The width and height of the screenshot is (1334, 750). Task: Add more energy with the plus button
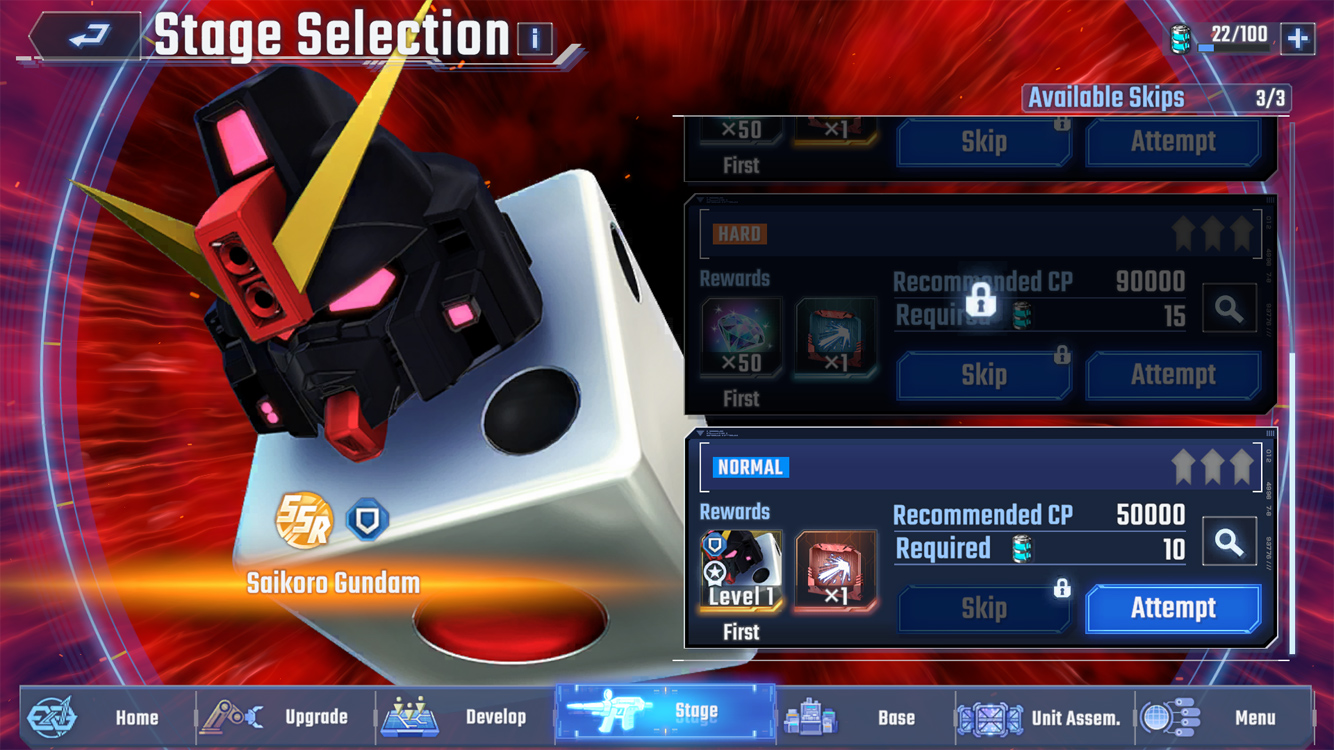click(x=1297, y=39)
